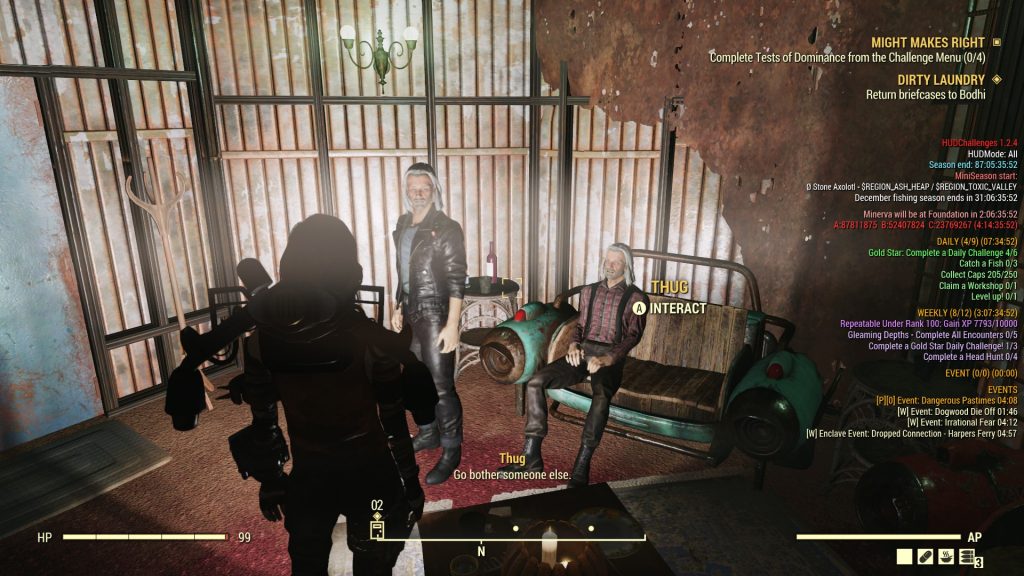Open the Dirty Laundry quest objective
Image resolution: width=1024 pixels, height=576 pixels.
(925, 95)
